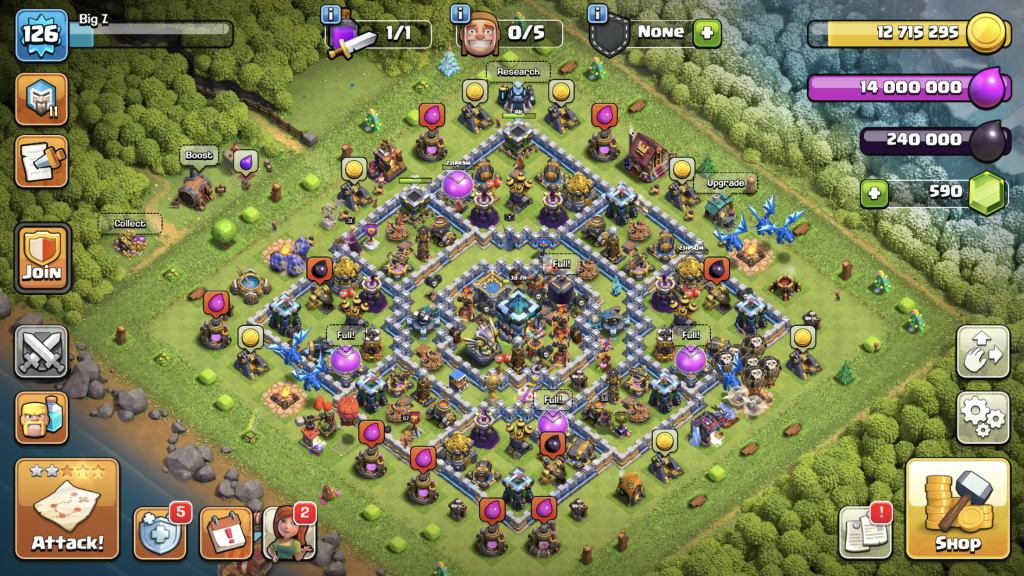Open the shield with five notifications

pos(160,532)
